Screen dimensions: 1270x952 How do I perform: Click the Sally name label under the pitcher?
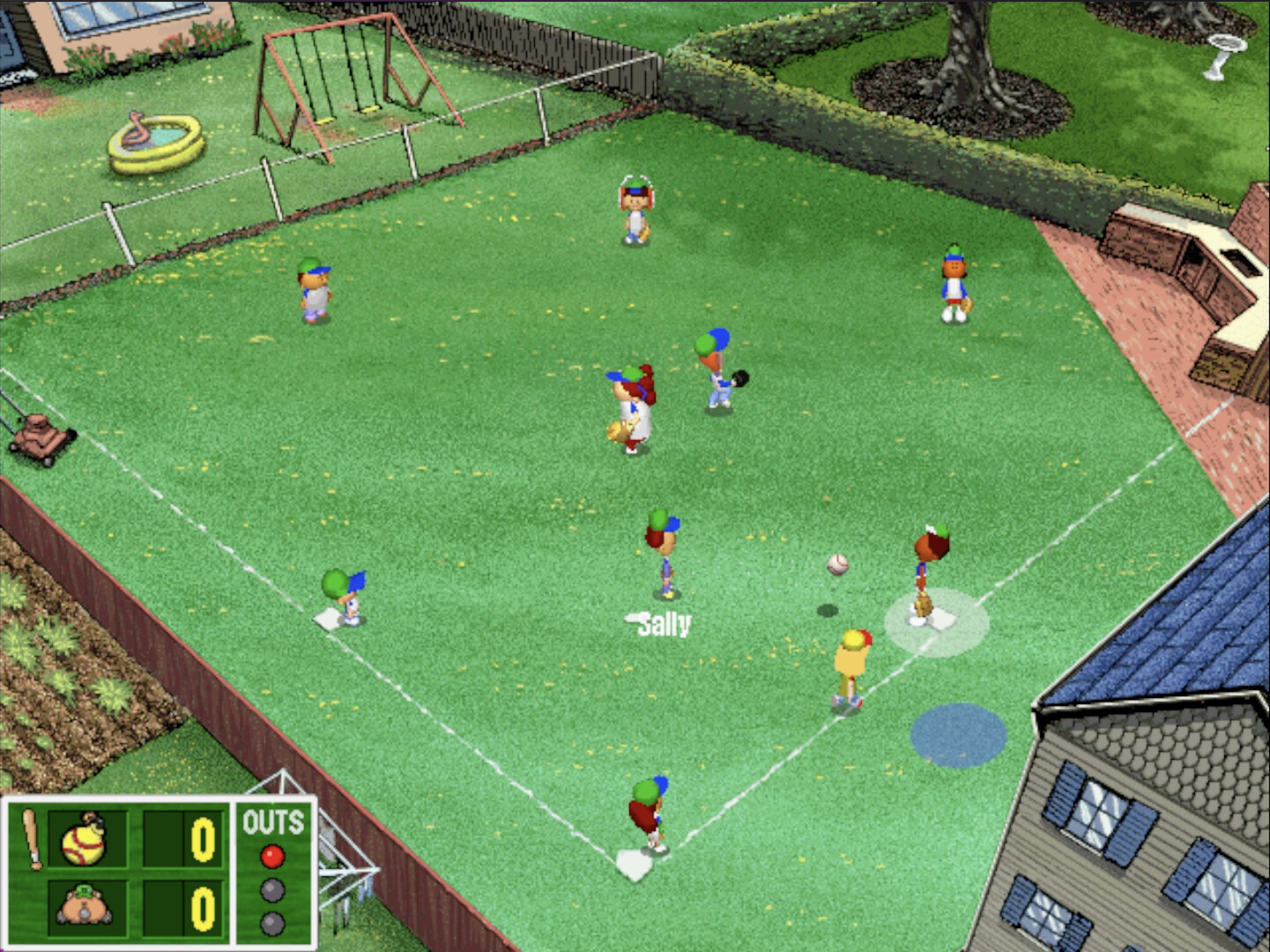click(659, 626)
